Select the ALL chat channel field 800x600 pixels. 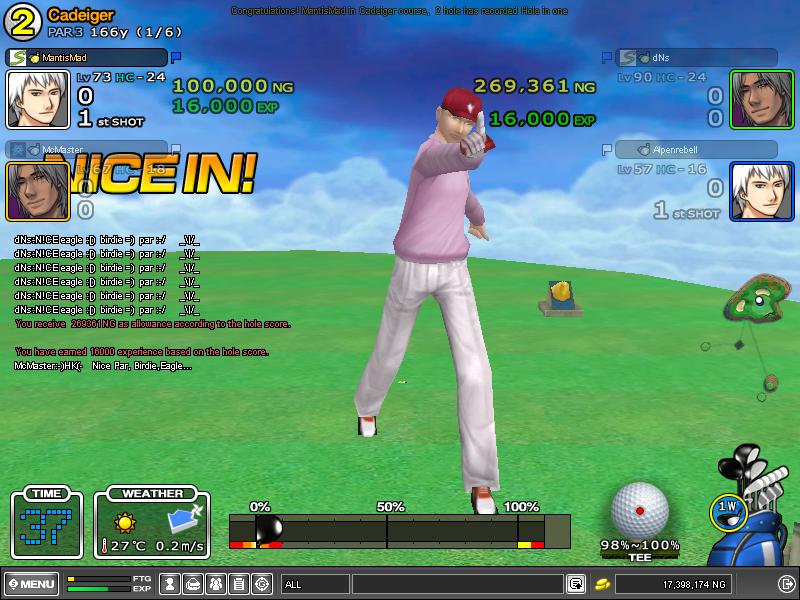314,583
